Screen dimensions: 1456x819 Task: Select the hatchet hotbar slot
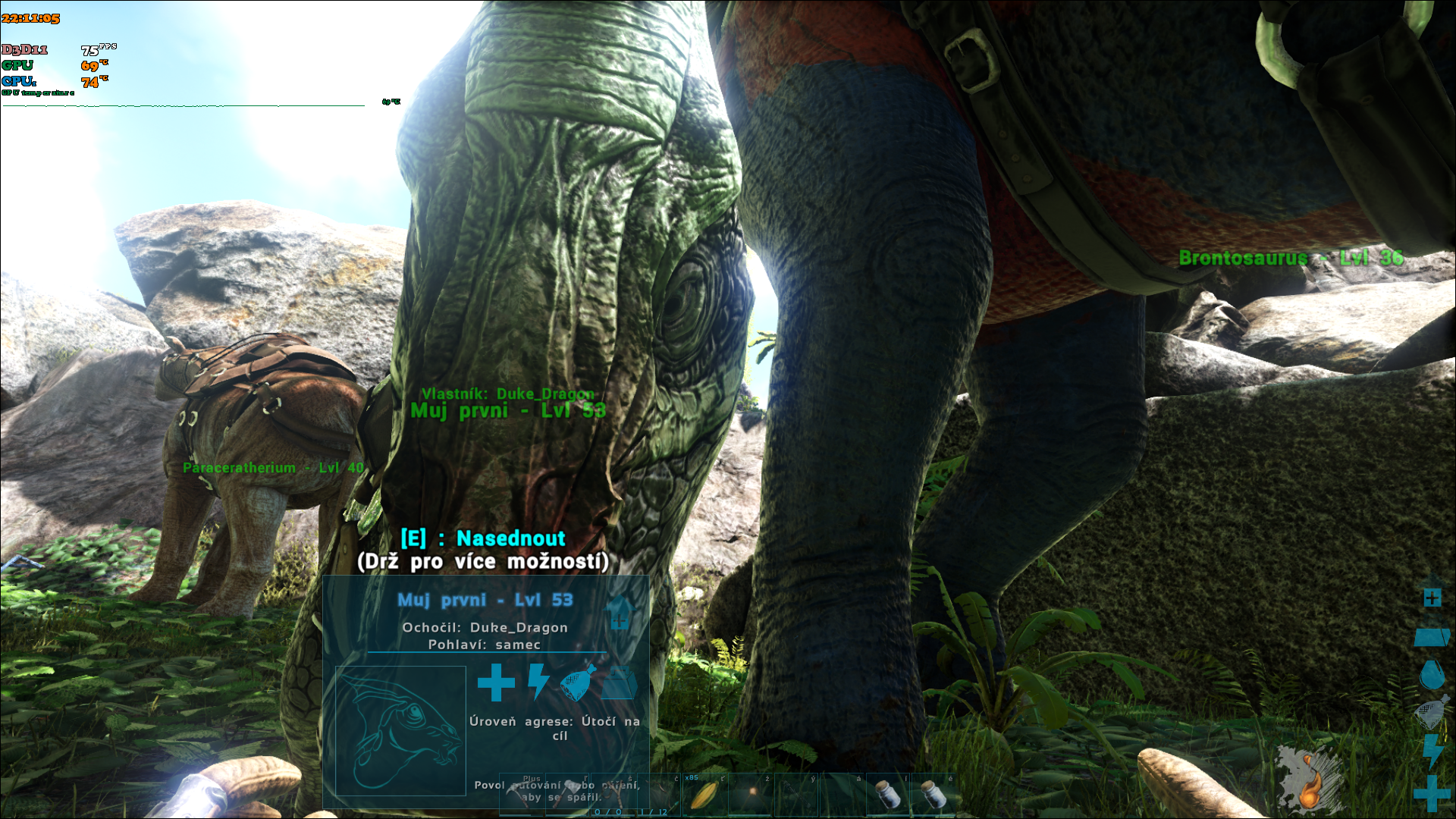pyautogui.click(x=568, y=795)
